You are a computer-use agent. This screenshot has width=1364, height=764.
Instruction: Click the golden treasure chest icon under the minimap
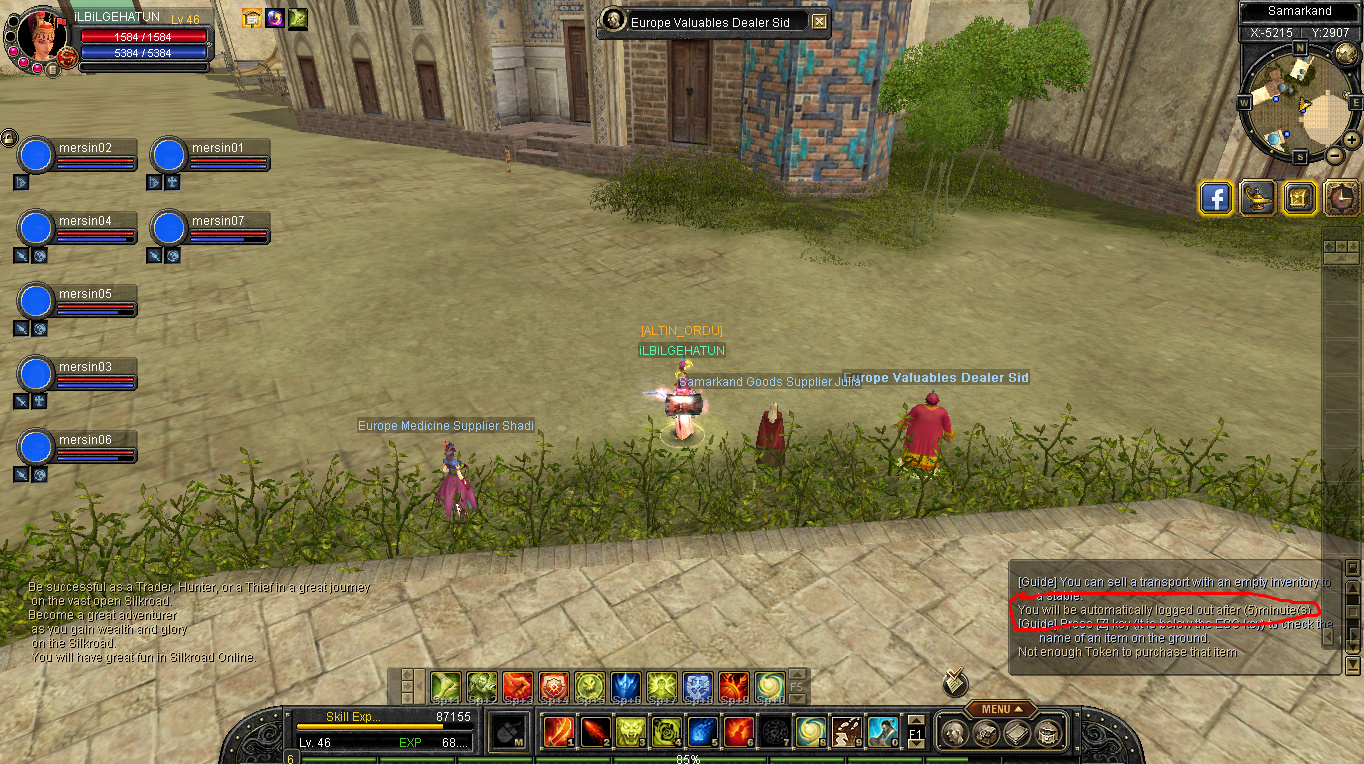coord(1299,198)
